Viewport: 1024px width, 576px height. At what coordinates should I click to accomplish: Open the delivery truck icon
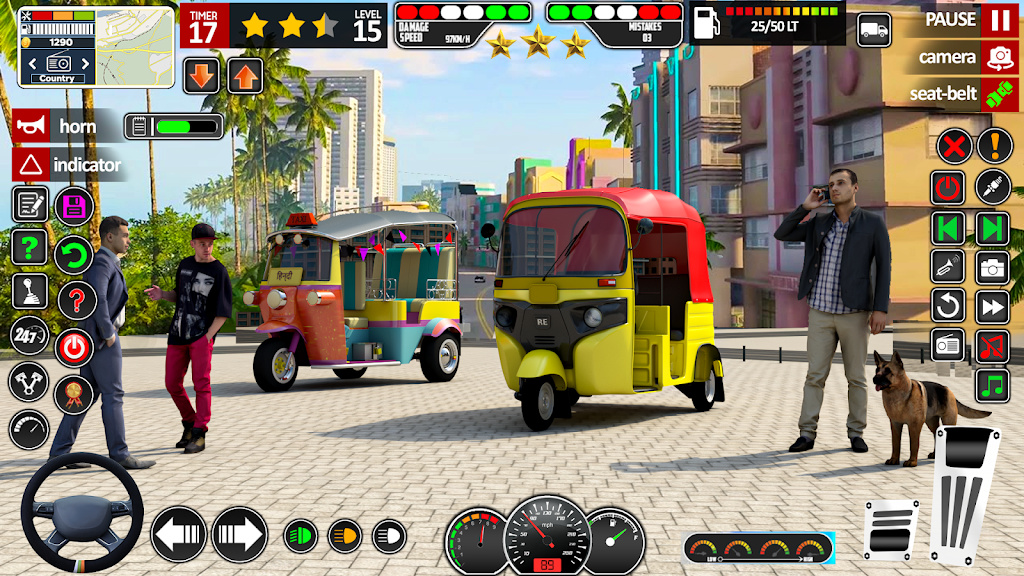[x=875, y=30]
